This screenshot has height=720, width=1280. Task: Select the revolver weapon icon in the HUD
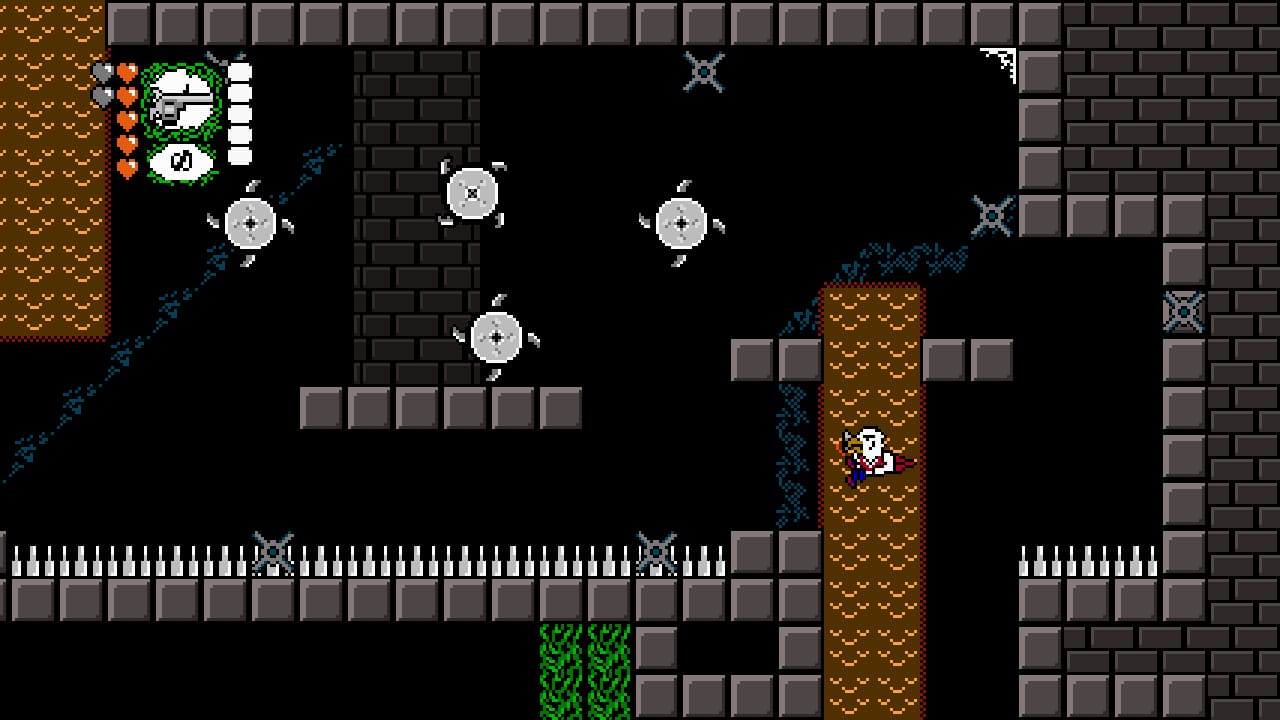[183, 100]
